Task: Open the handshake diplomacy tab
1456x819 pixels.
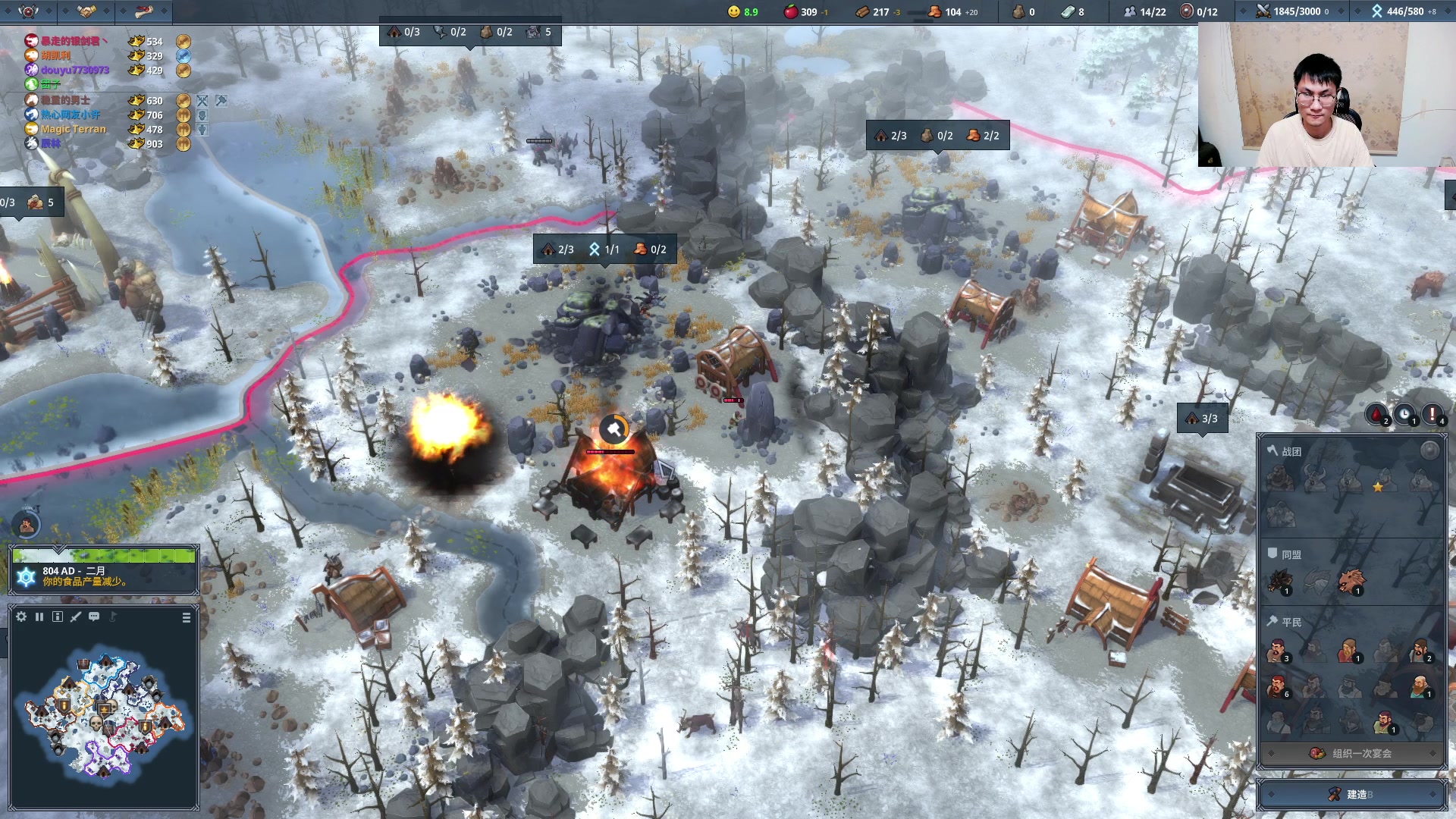Action: pos(86,11)
